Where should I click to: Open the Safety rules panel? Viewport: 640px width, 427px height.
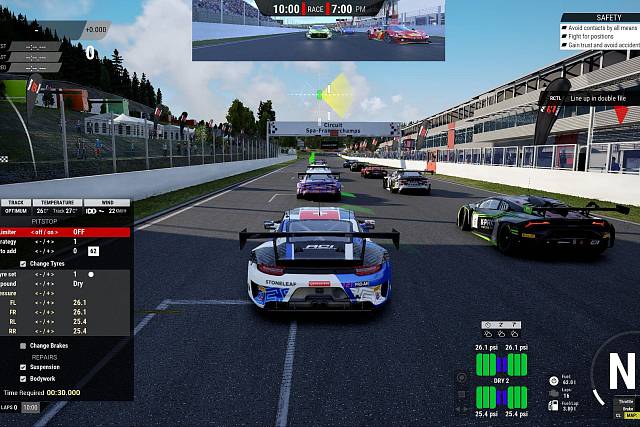[599, 32]
